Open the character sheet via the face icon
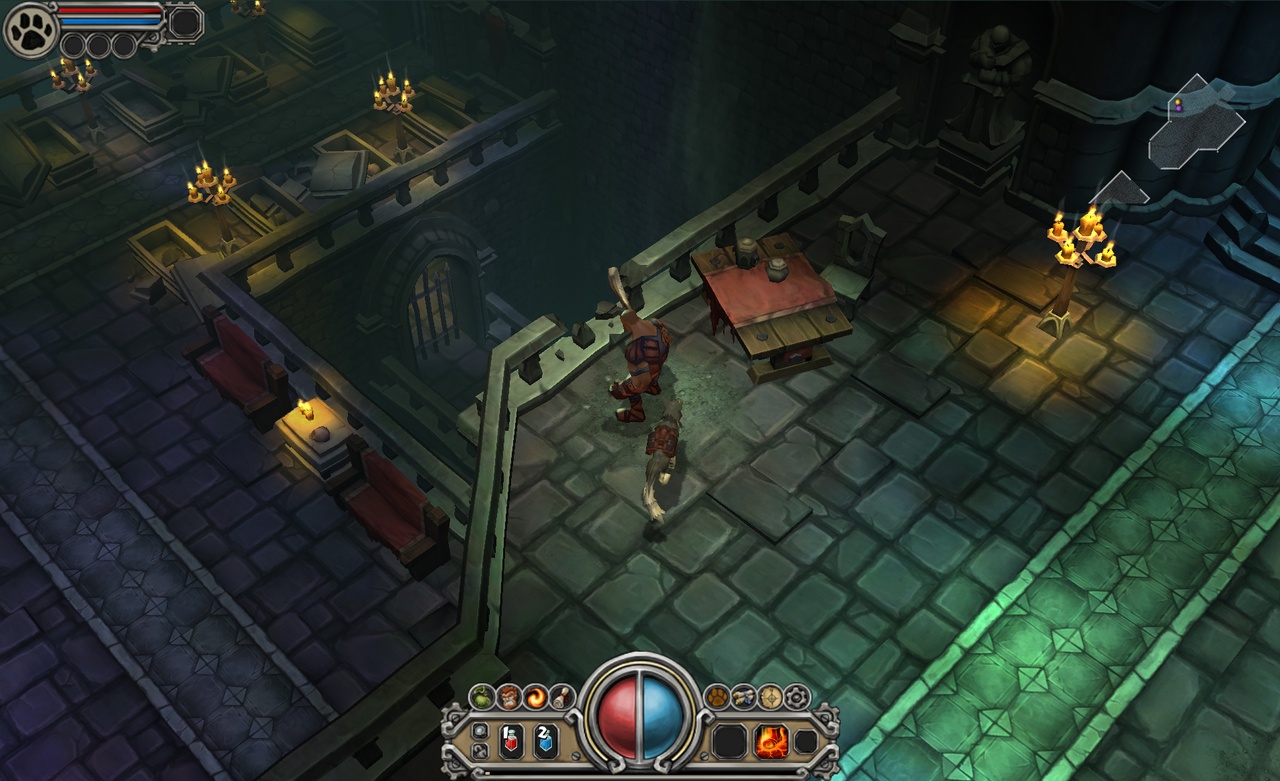Image resolution: width=1280 pixels, height=781 pixels. (x=510, y=696)
